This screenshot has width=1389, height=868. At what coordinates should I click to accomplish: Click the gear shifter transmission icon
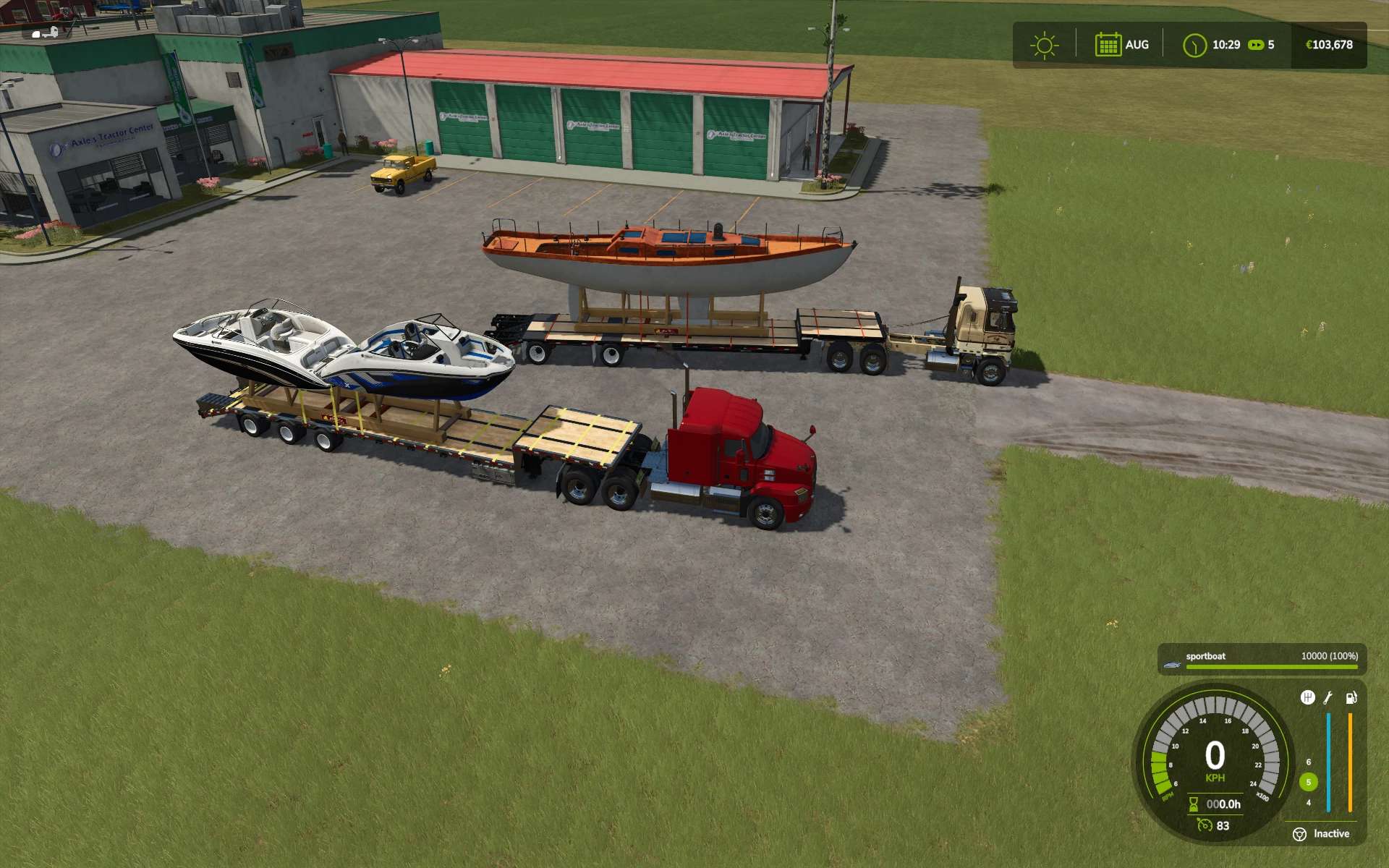coord(1308,697)
